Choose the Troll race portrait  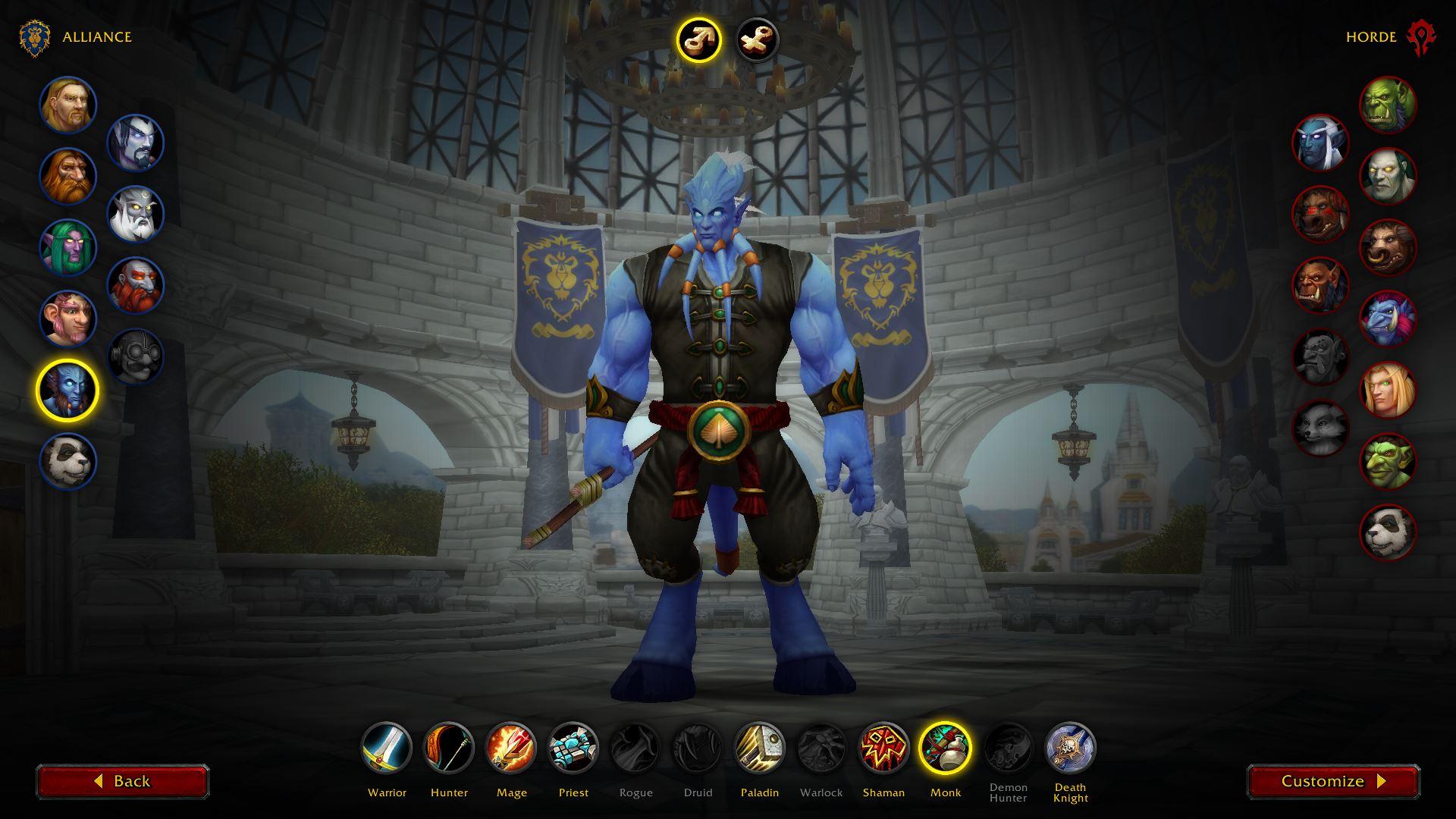tap(1388, 319)
